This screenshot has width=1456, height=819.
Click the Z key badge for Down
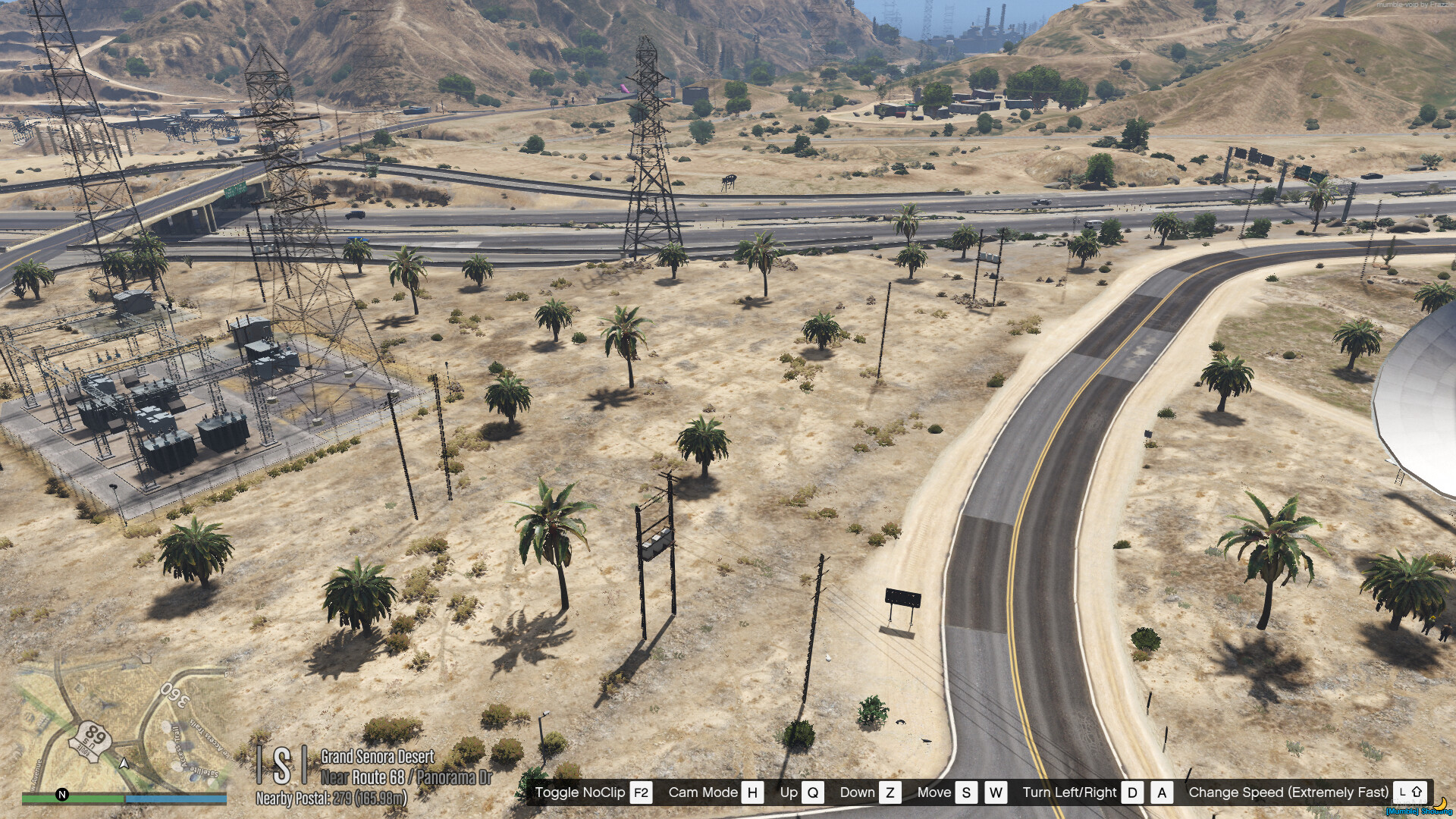click(892, 792)
